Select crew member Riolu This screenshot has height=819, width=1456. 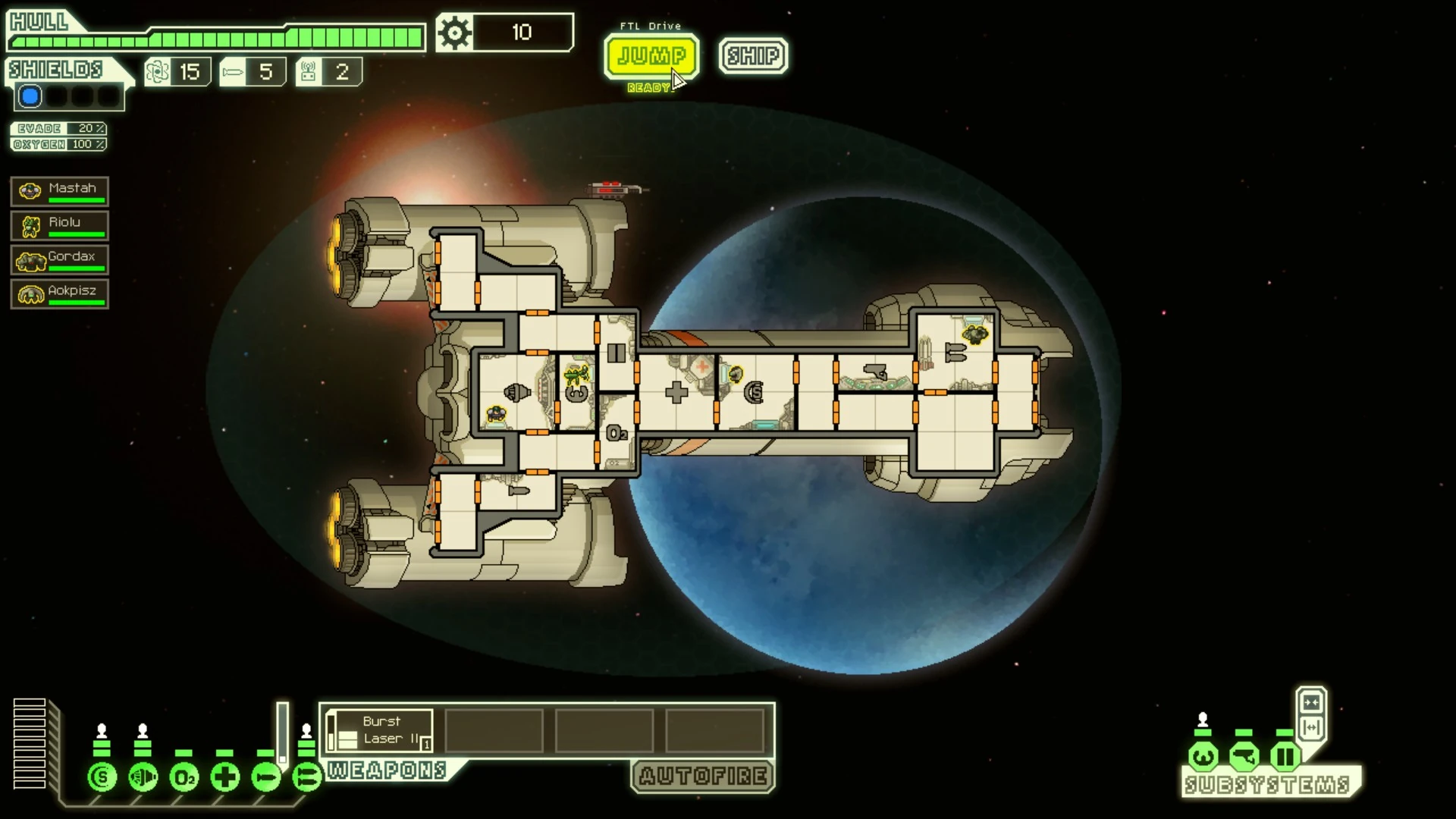(60, 225)
